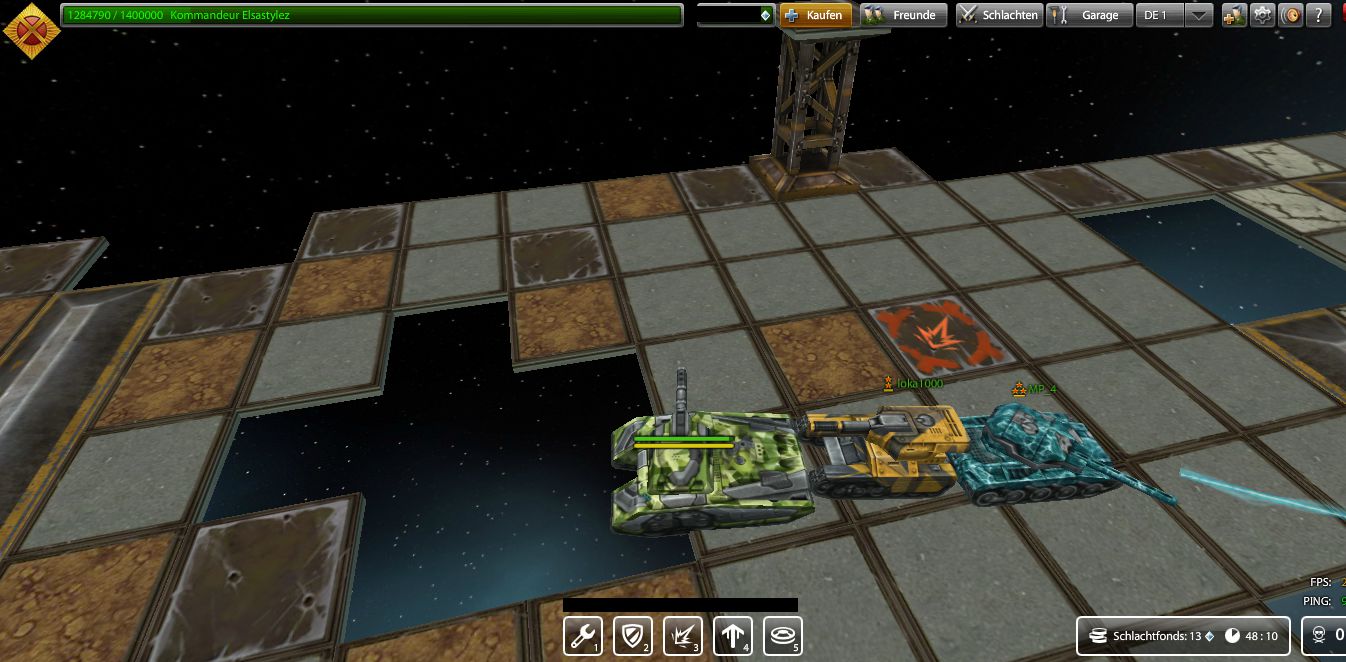Expand the DE 1 server dropdown
Viewport: 1346px width, 662px height.
point(1199,15)
